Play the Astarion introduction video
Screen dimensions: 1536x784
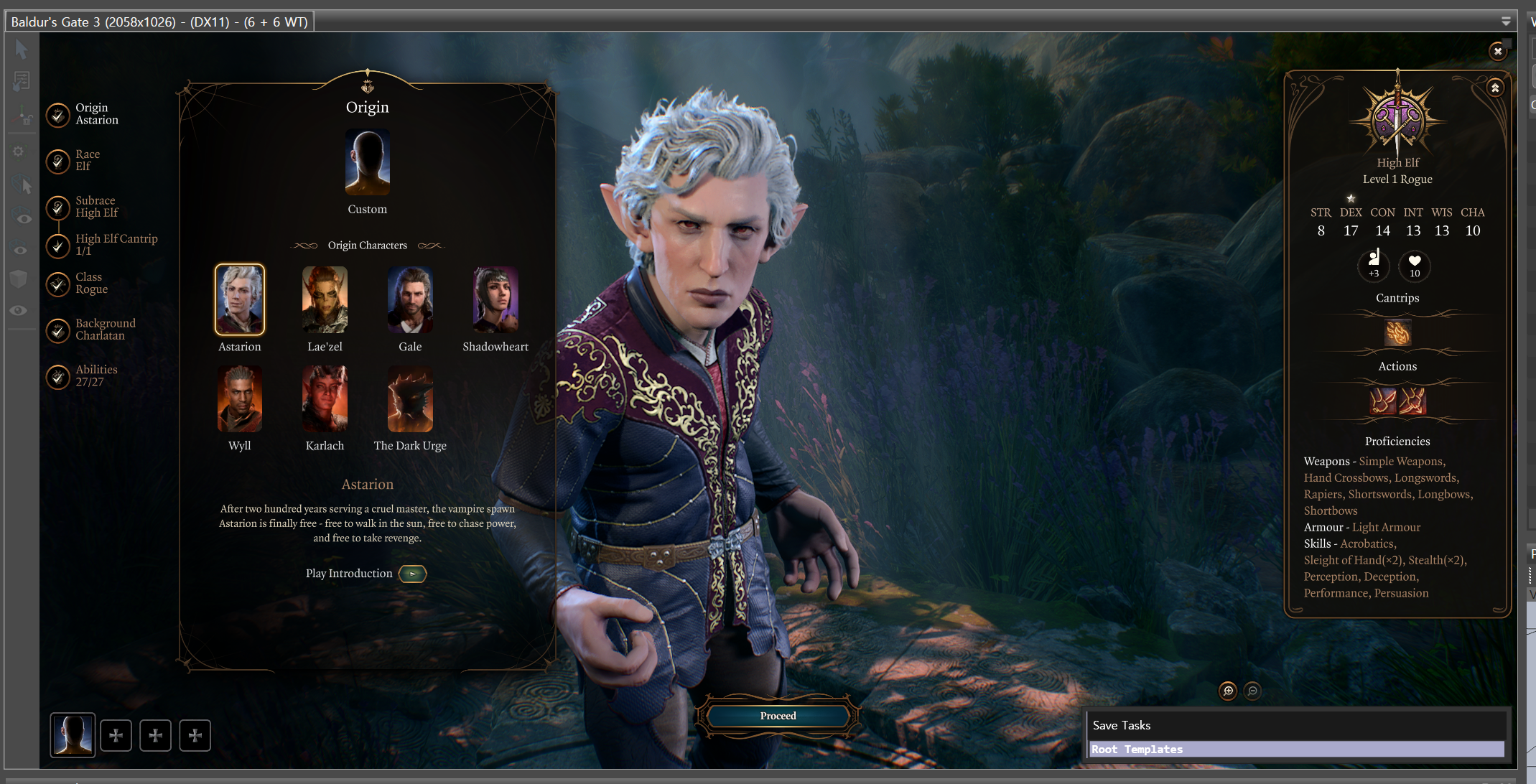(412, 574)
